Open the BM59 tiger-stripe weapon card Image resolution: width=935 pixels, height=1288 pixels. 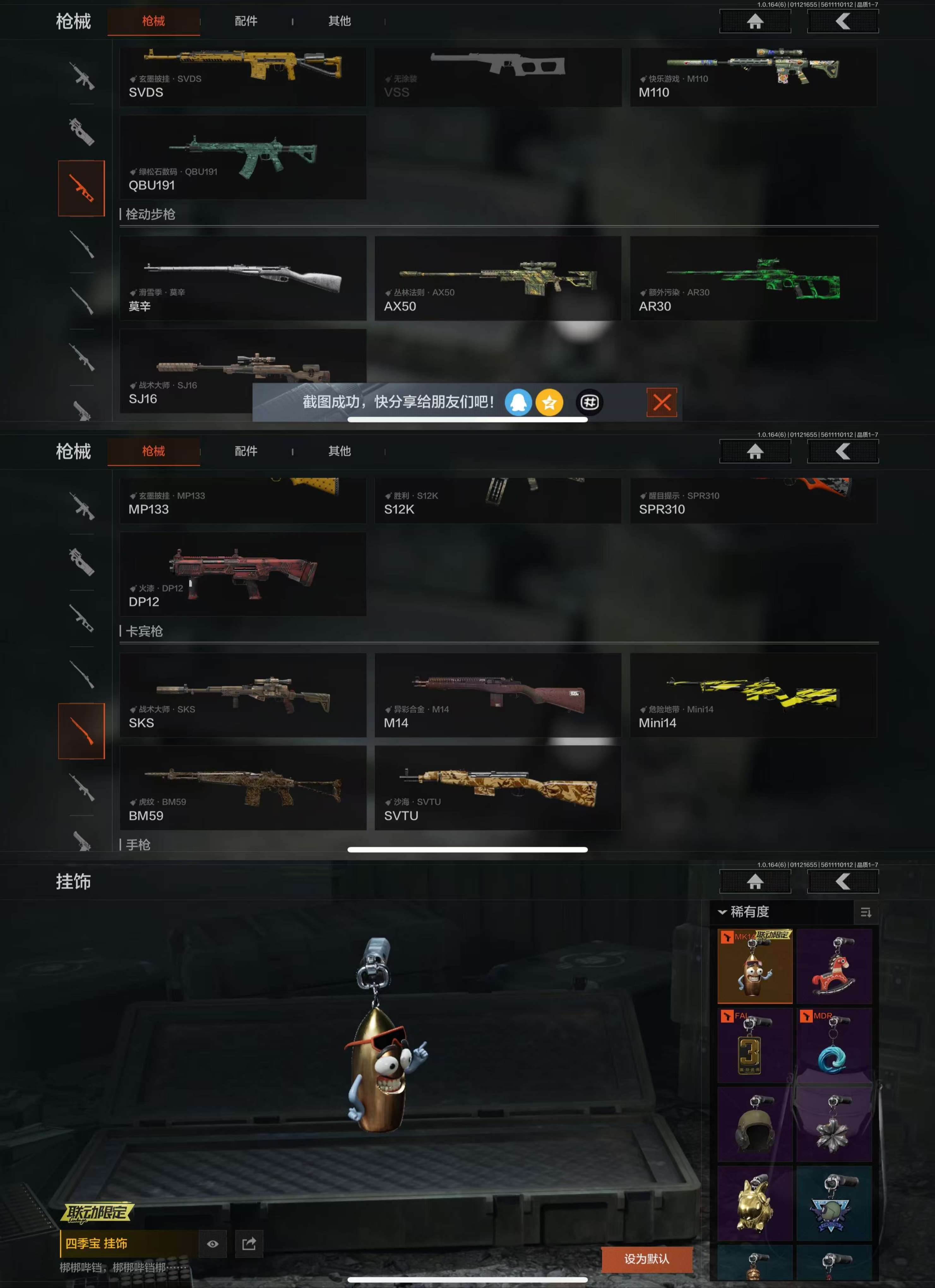[242, 788]
